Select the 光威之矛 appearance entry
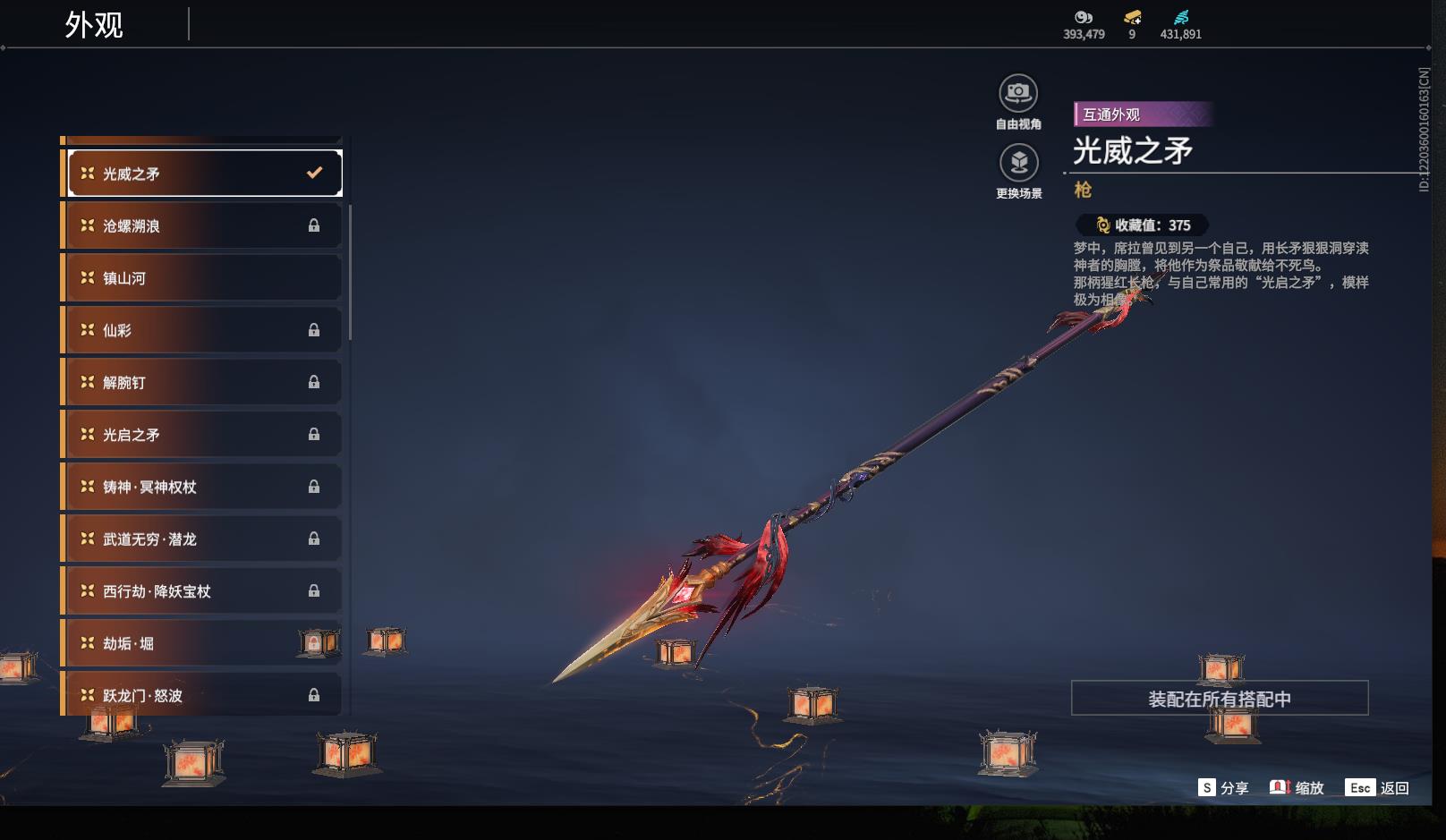Screen dimensions: 1446x840 (204, 174)
